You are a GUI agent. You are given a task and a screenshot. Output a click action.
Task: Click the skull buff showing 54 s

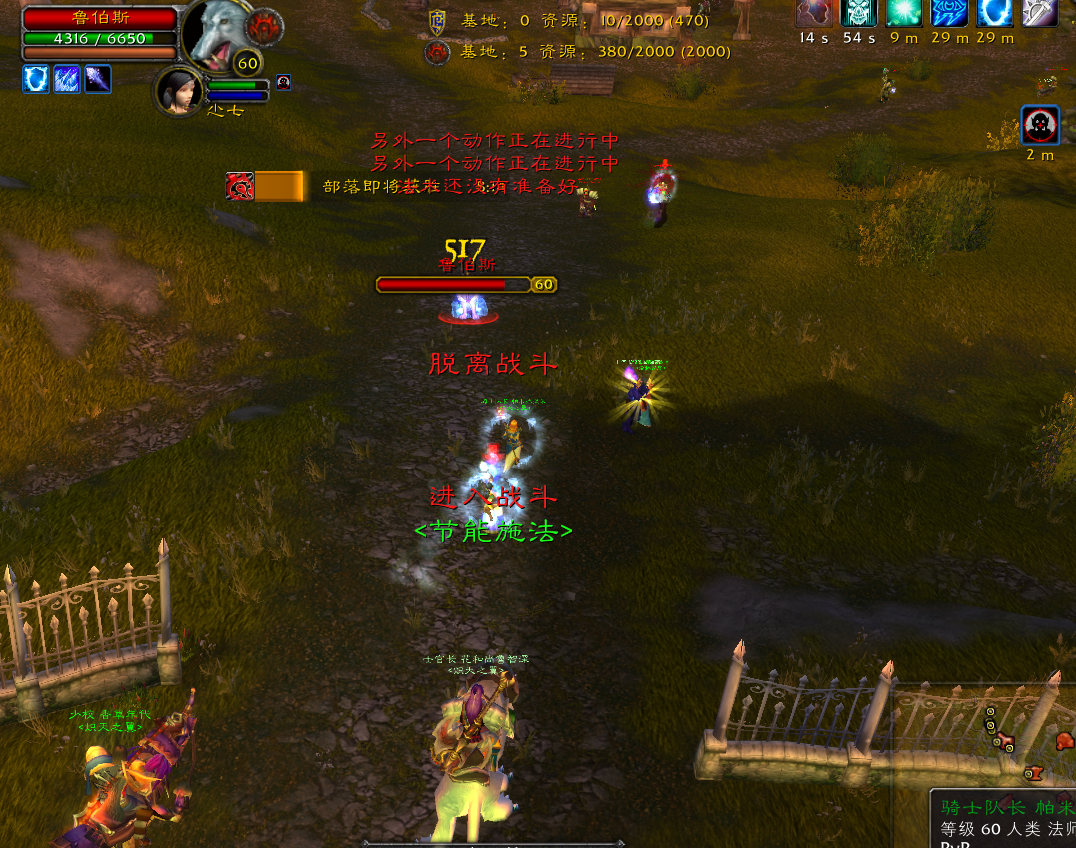[x=858, y=12]
